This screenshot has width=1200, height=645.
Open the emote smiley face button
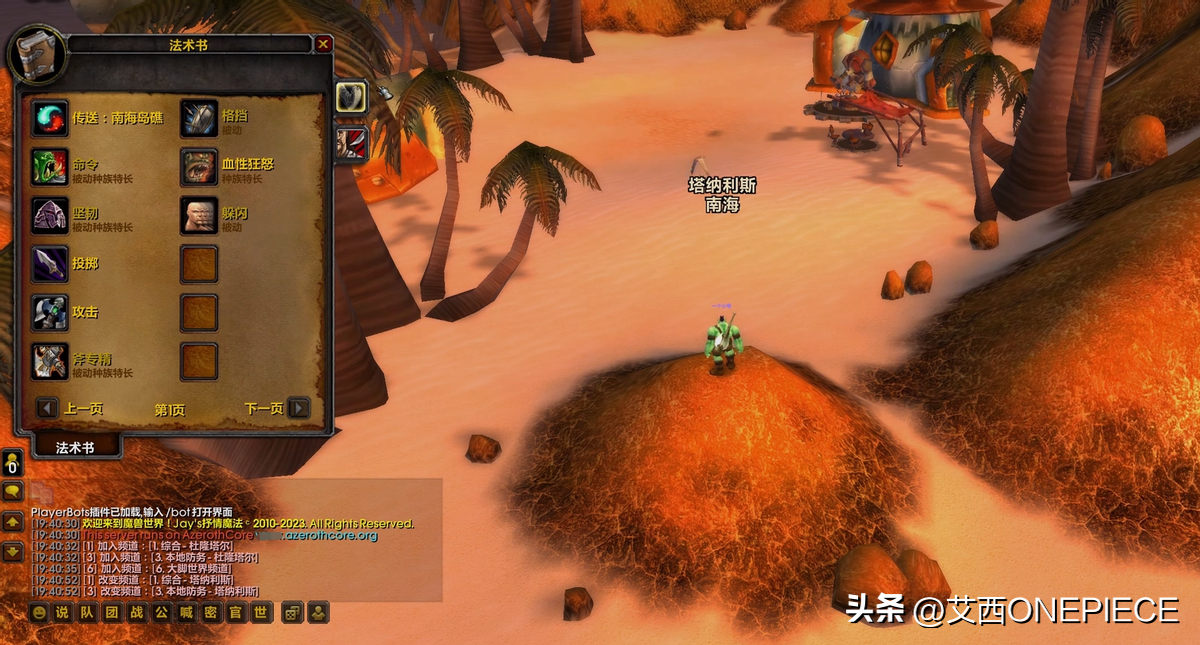(39, 612)
